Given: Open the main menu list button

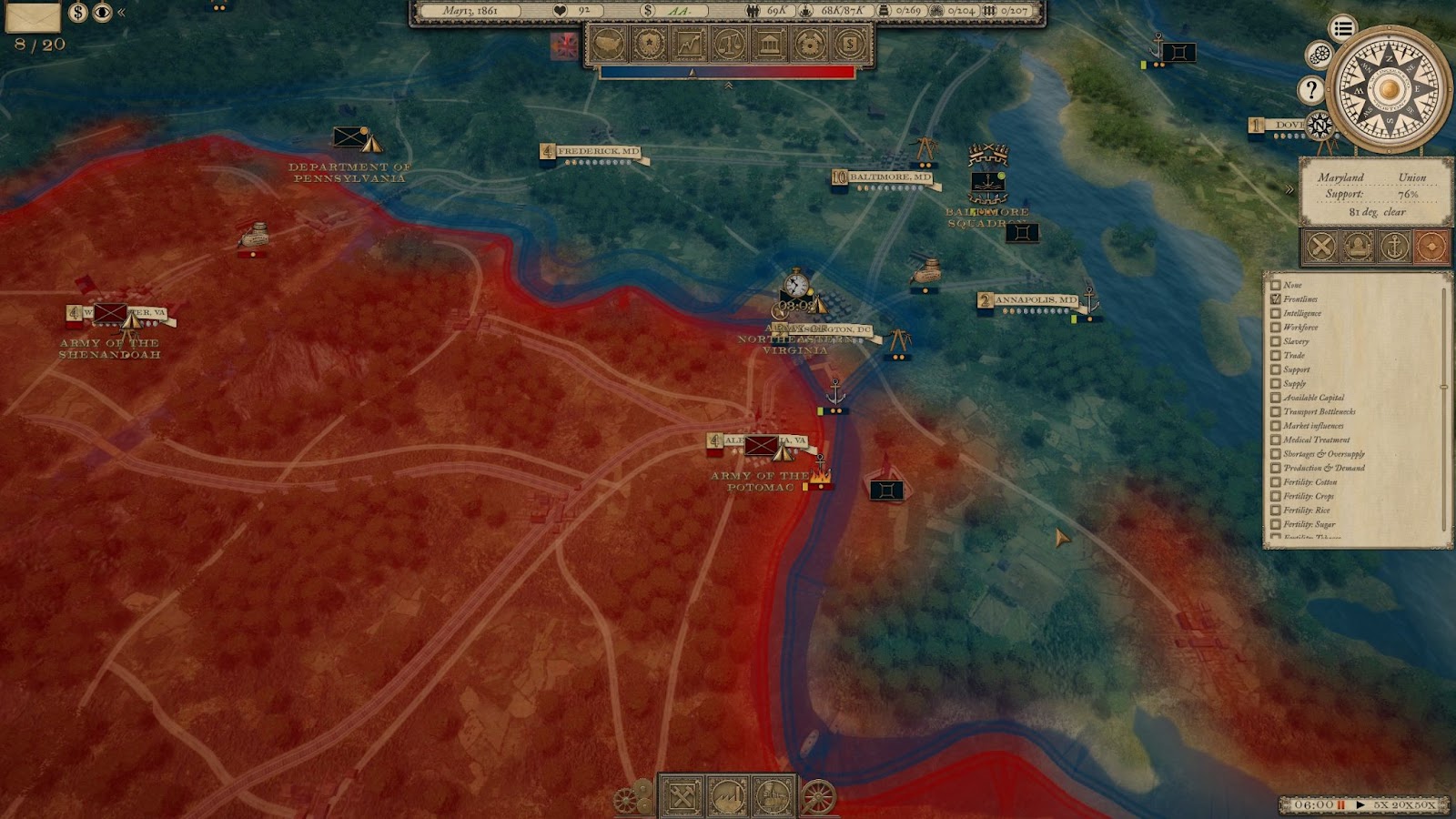Looking at the screenshot, I should tap(1342, 28).
